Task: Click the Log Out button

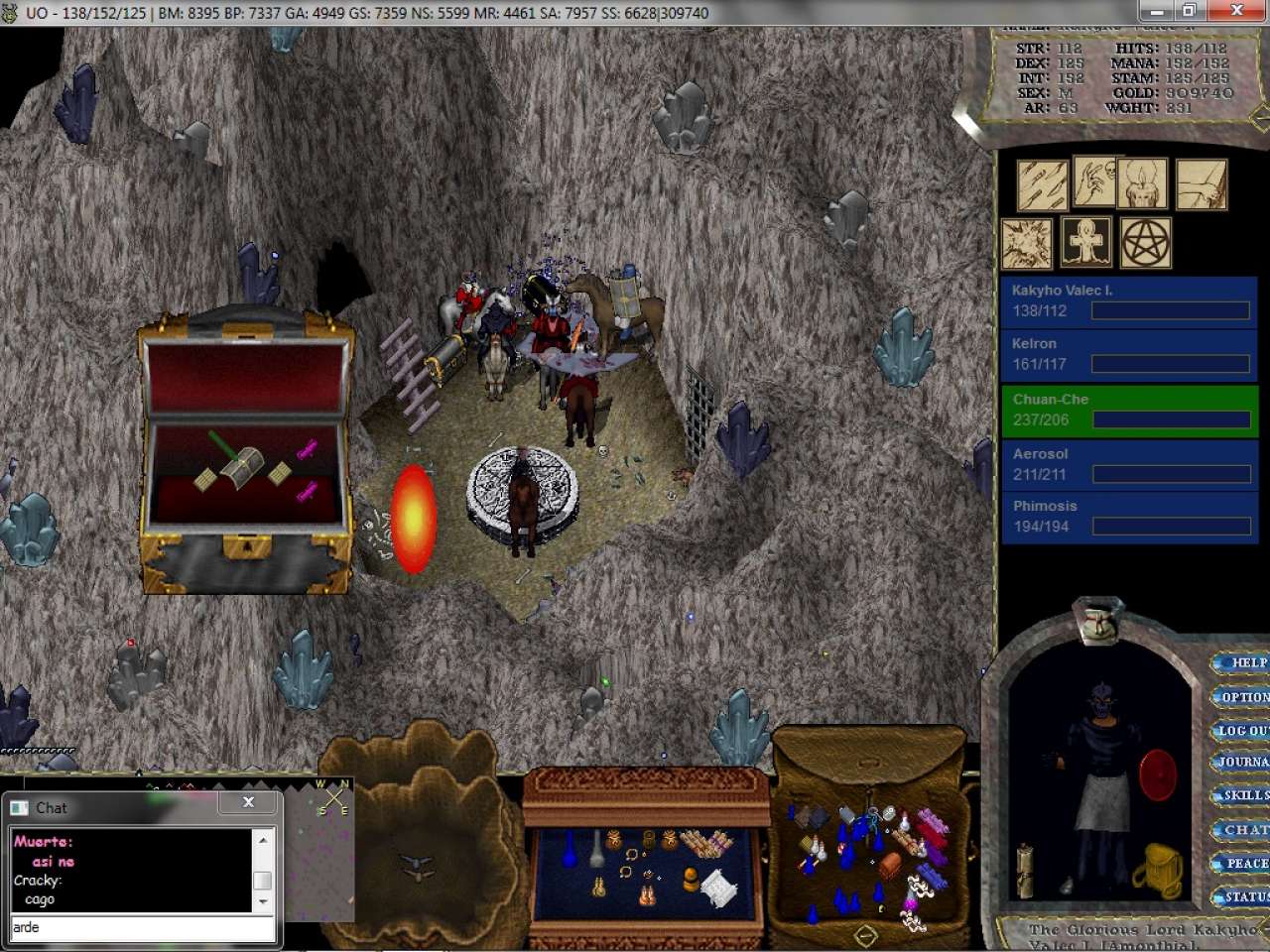Action: click(1242, 731)
